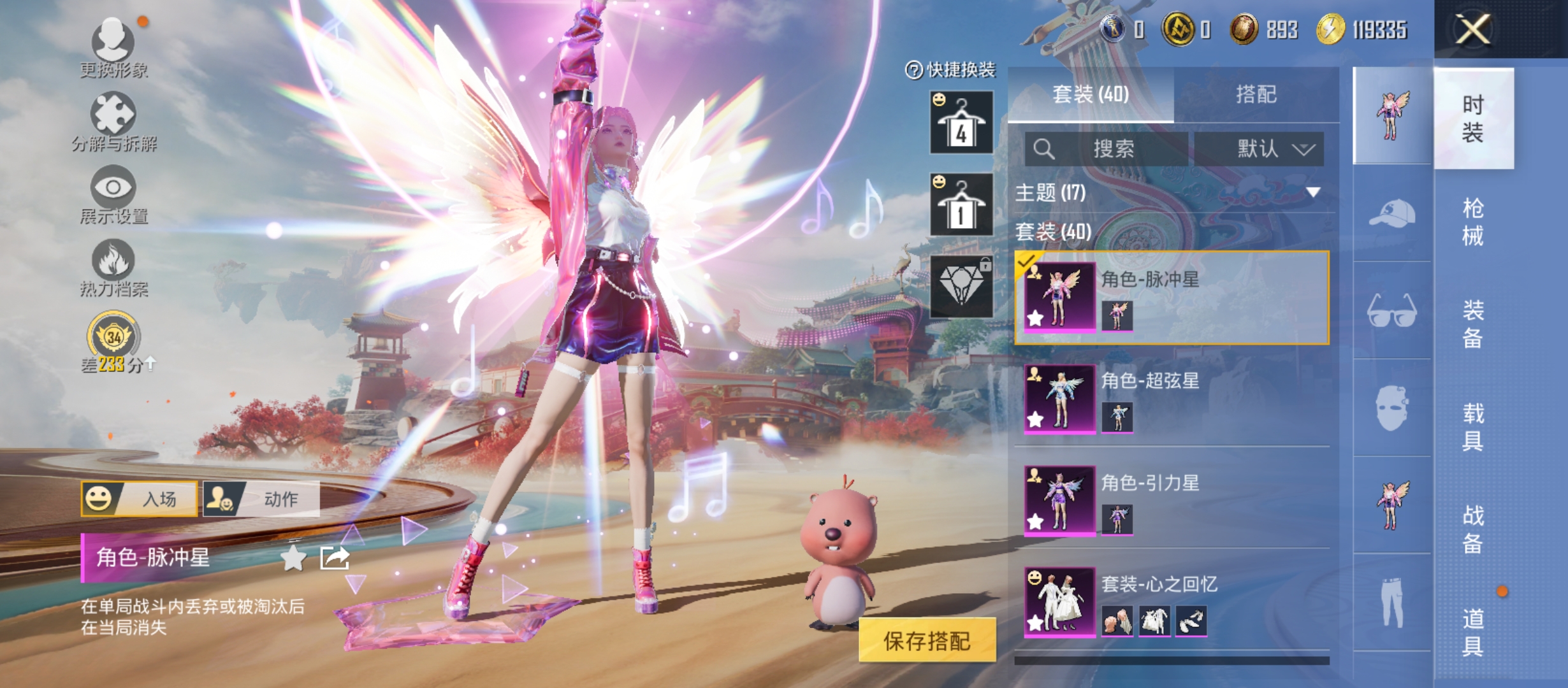This screenshot has width=1568, height=688.
Task: Share the outfit with the share arrow icon
Action: coord(335,558)
